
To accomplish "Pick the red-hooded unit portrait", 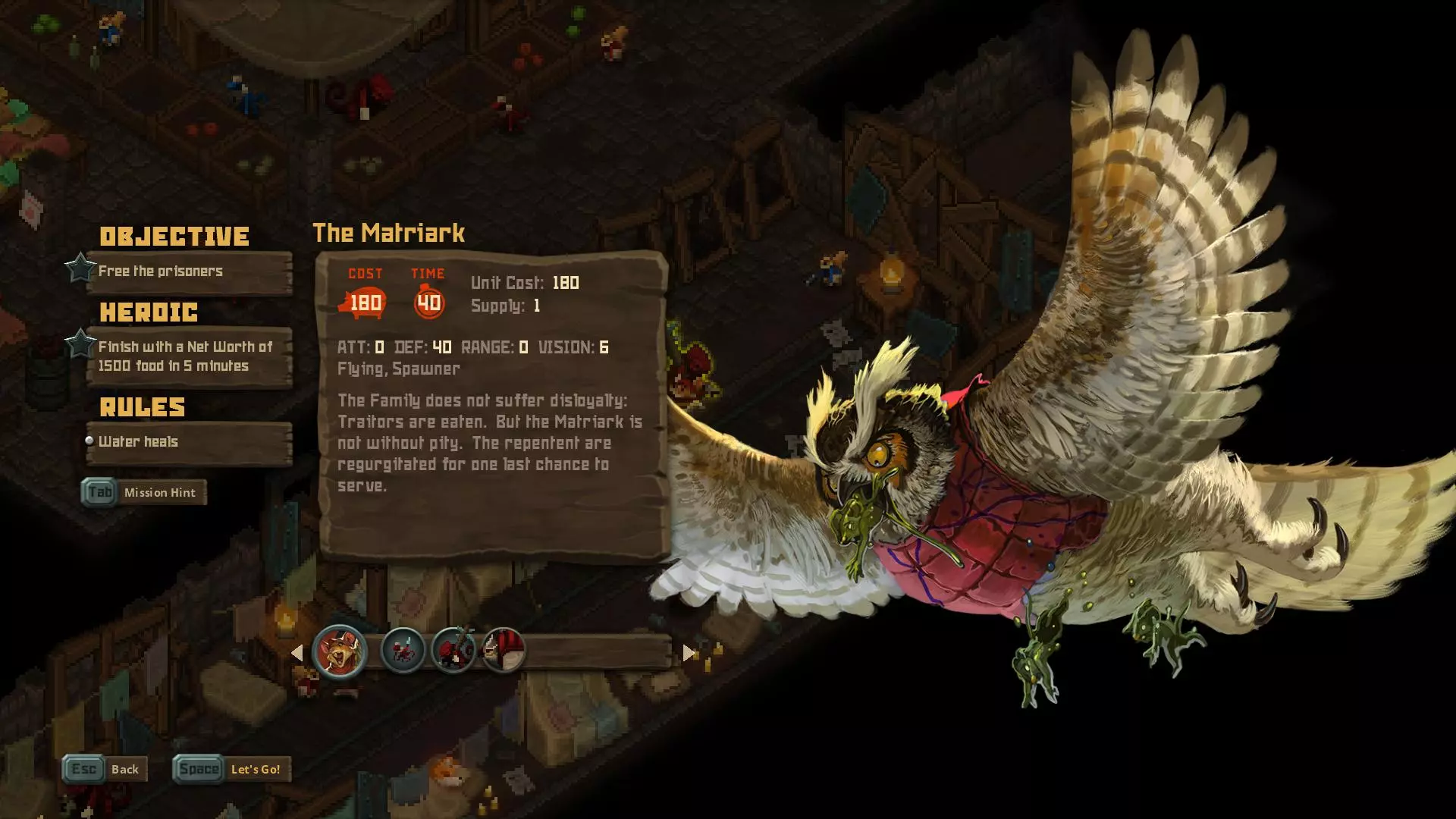I will point(503,651).
